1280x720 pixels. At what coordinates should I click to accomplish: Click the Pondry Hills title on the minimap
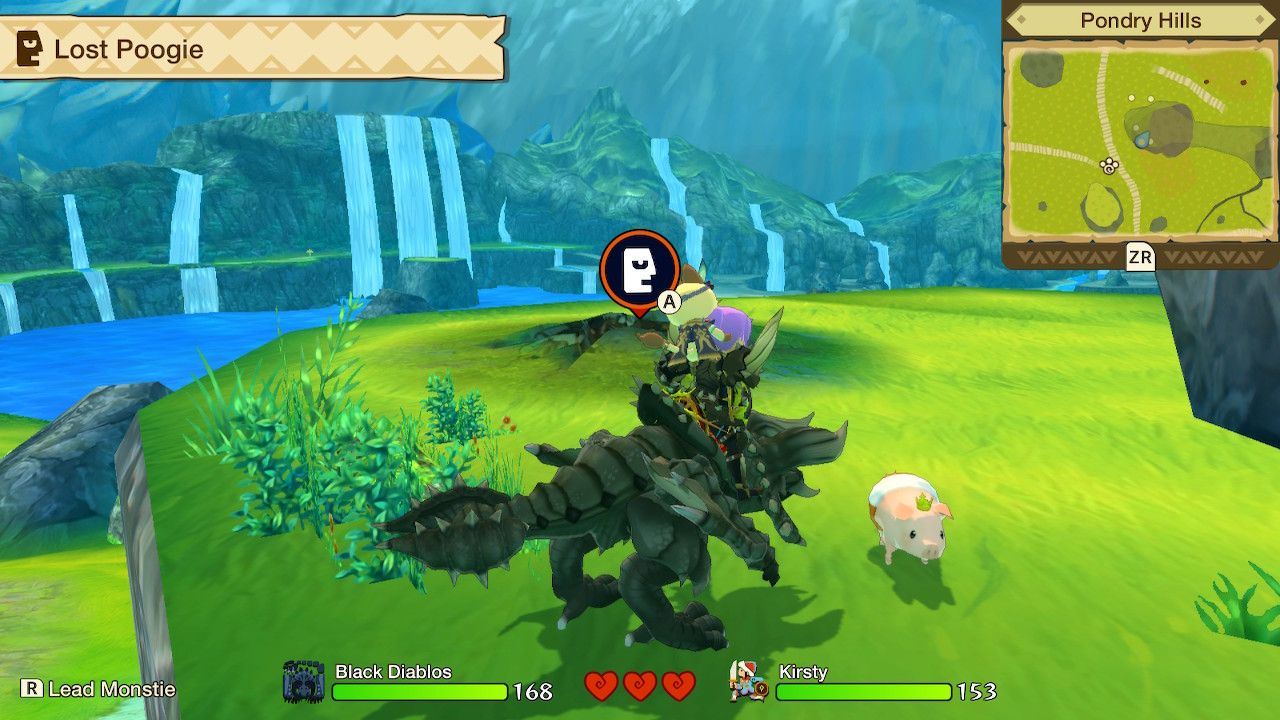pyautogui.click(x=1140, y=18)
